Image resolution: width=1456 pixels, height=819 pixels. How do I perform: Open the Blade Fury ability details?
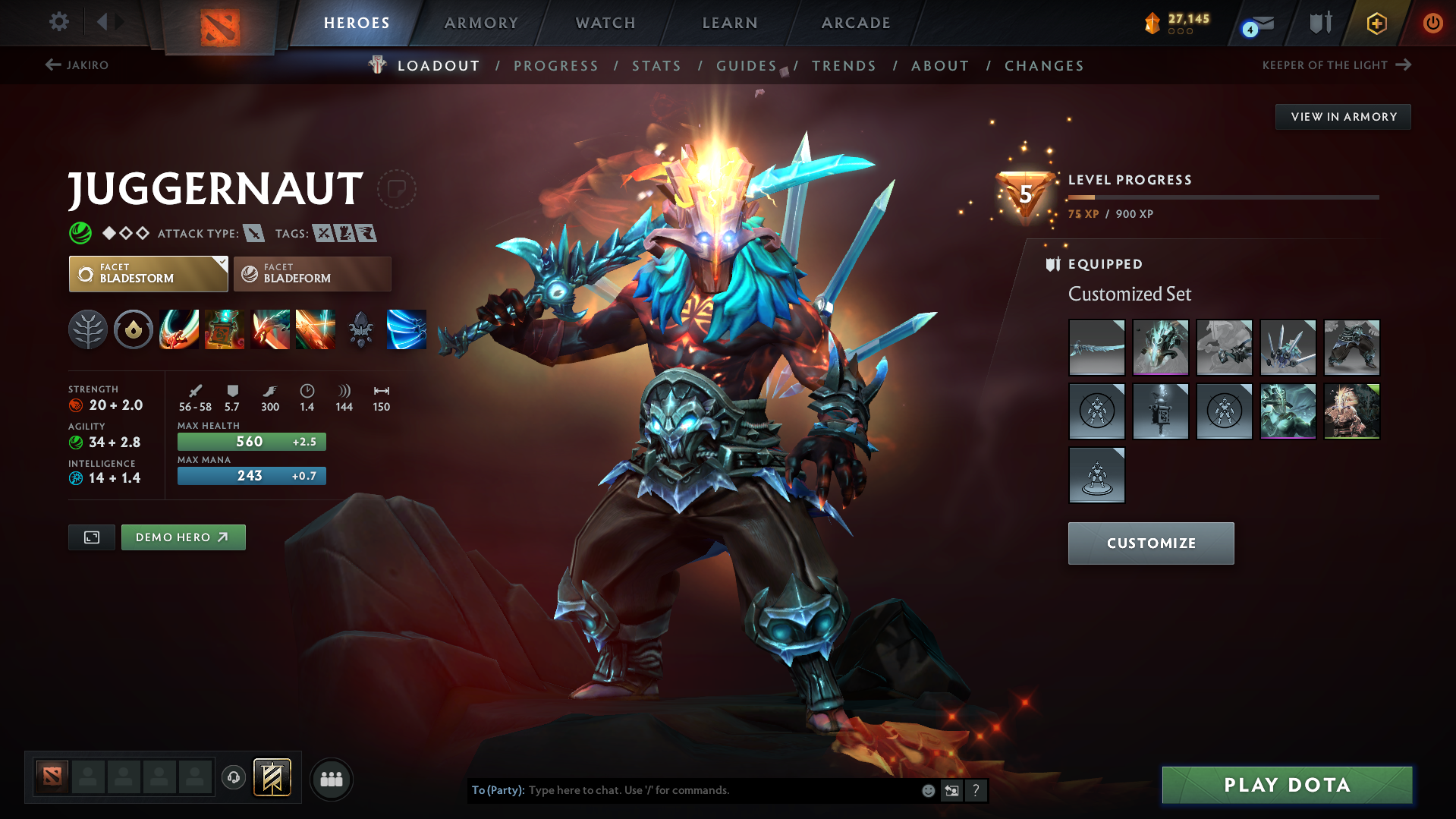pyautogui.click(x=178, y=329)
